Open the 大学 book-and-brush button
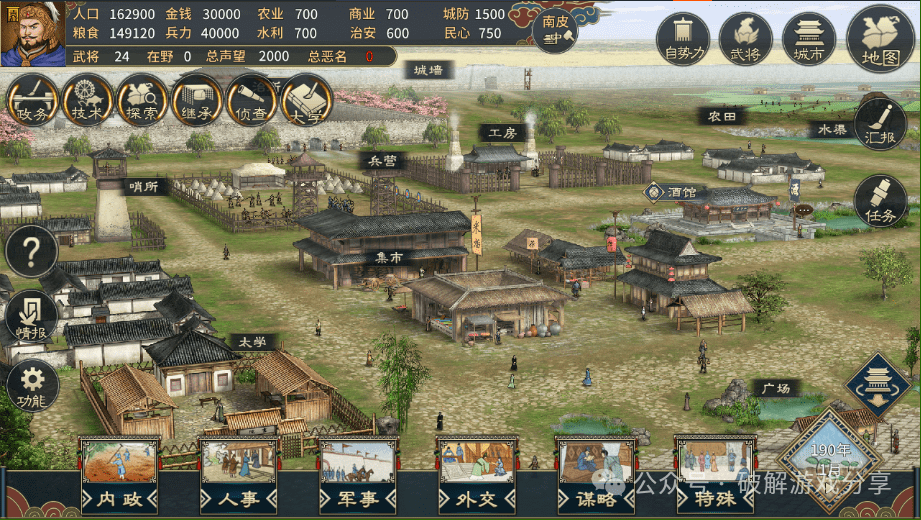The height and width of the screenshot is (520, 921). coord(307,101)
